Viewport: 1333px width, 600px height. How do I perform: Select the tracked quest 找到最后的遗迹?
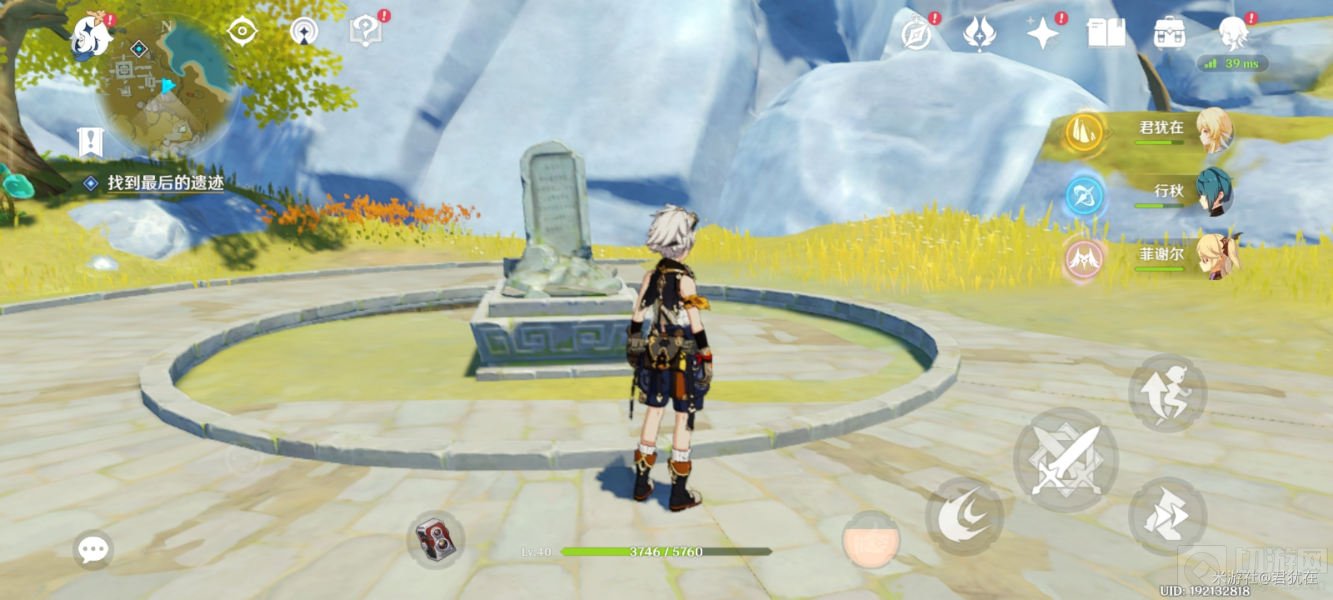[x=165, y=183]
